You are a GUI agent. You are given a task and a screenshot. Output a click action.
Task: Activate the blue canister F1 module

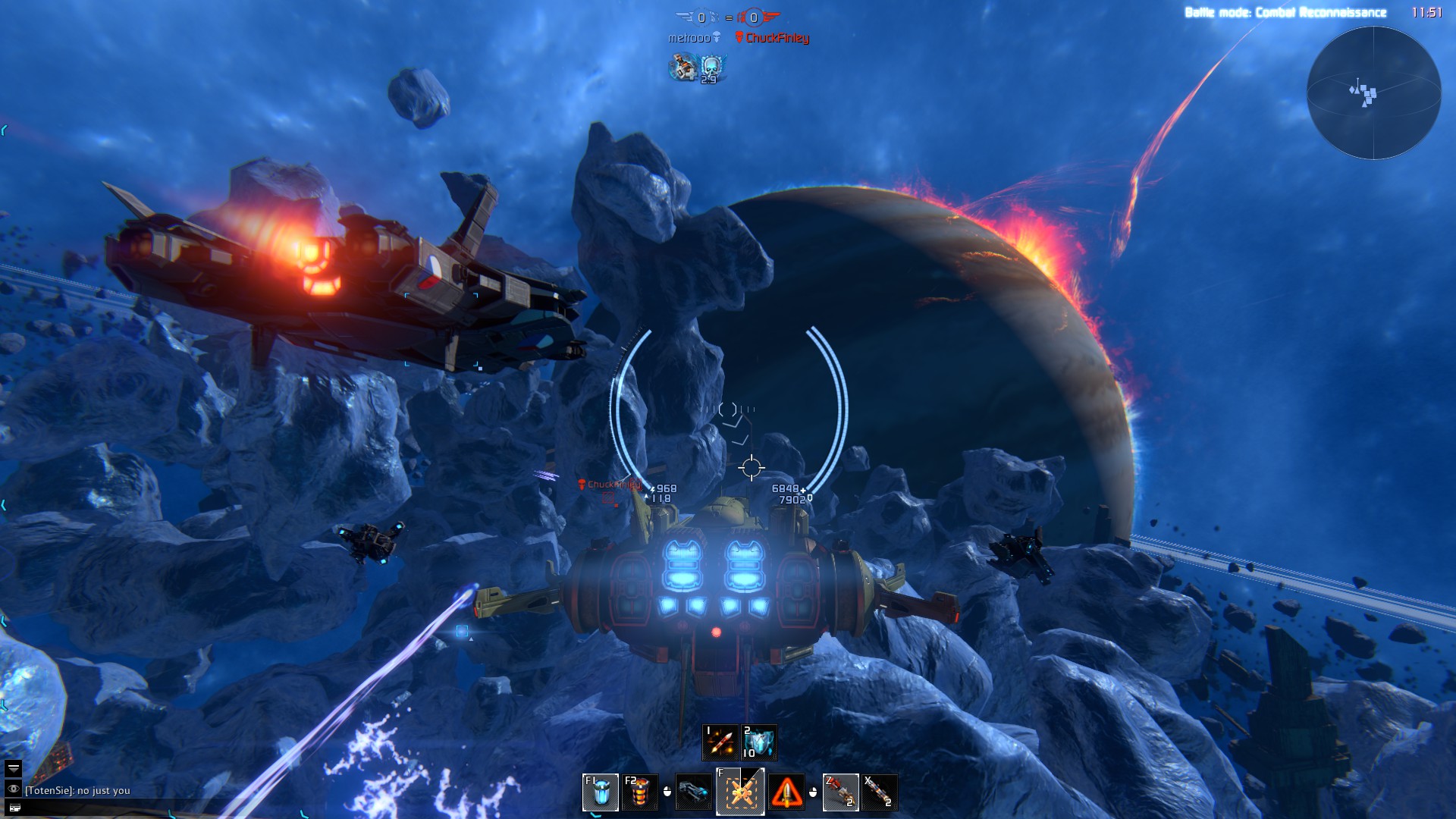tap(600, 792)
